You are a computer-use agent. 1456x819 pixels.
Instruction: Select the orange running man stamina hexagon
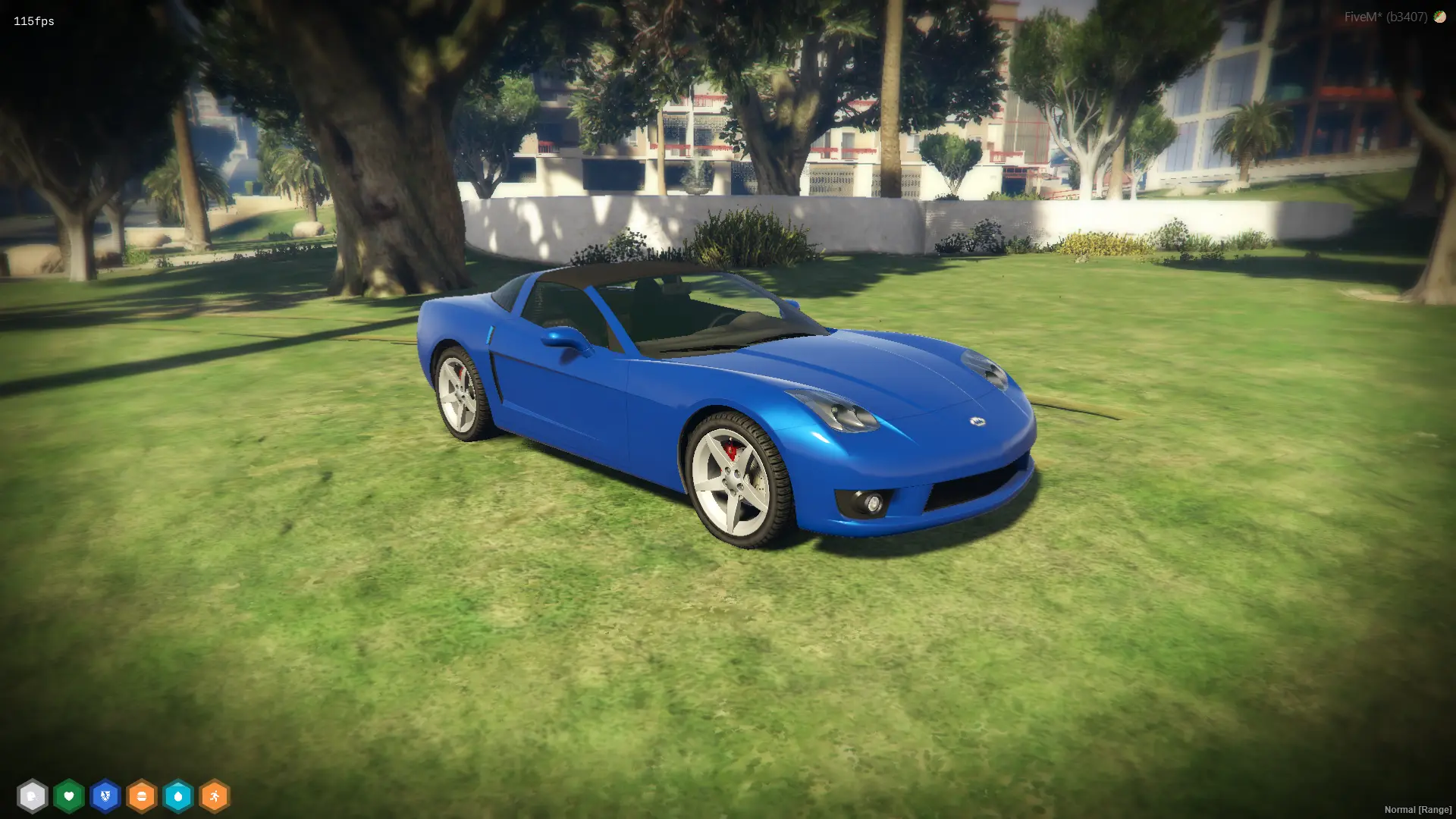click(x=215, y=796)
